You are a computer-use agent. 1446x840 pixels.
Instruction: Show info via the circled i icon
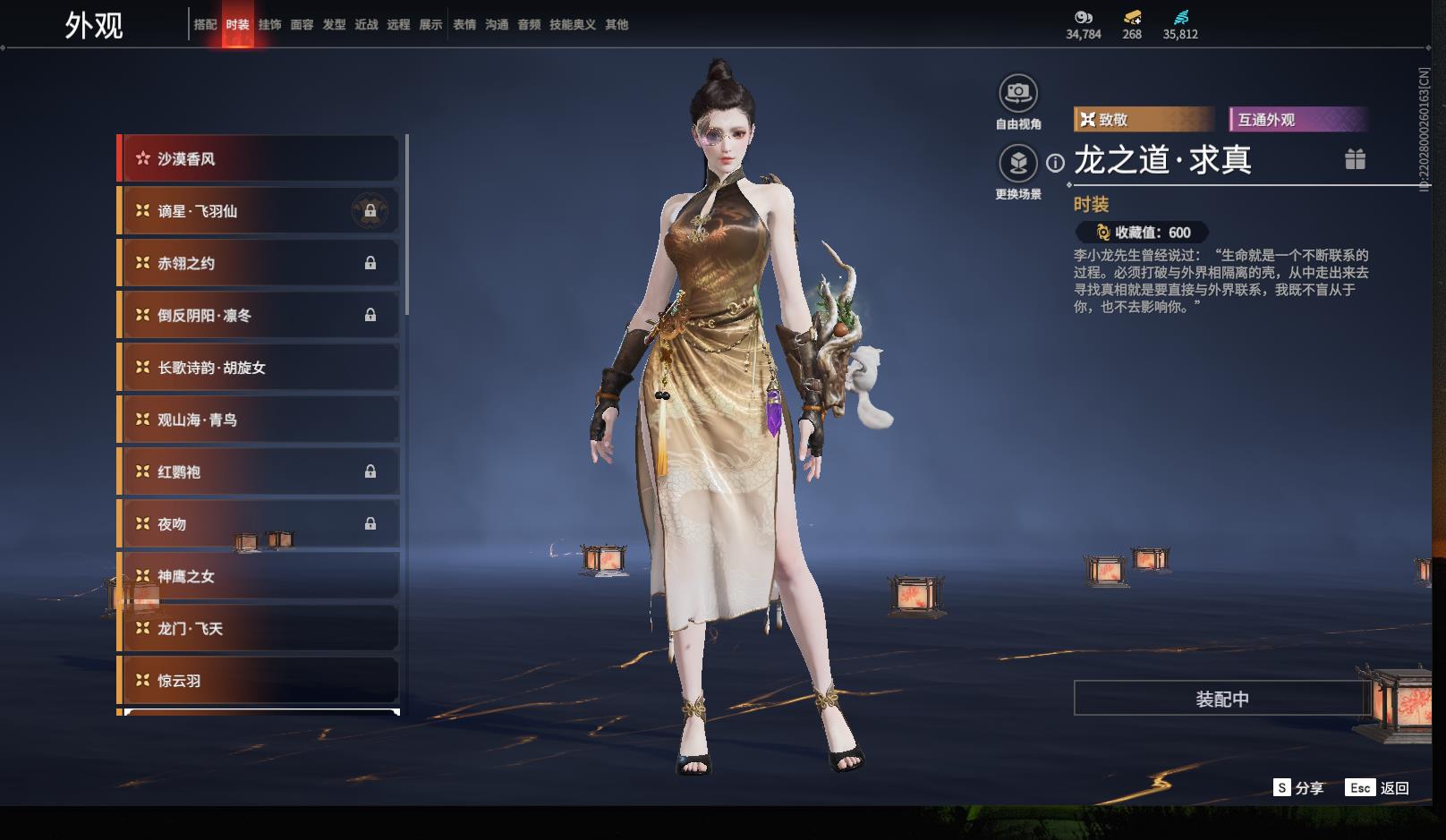pos(1056,163)
